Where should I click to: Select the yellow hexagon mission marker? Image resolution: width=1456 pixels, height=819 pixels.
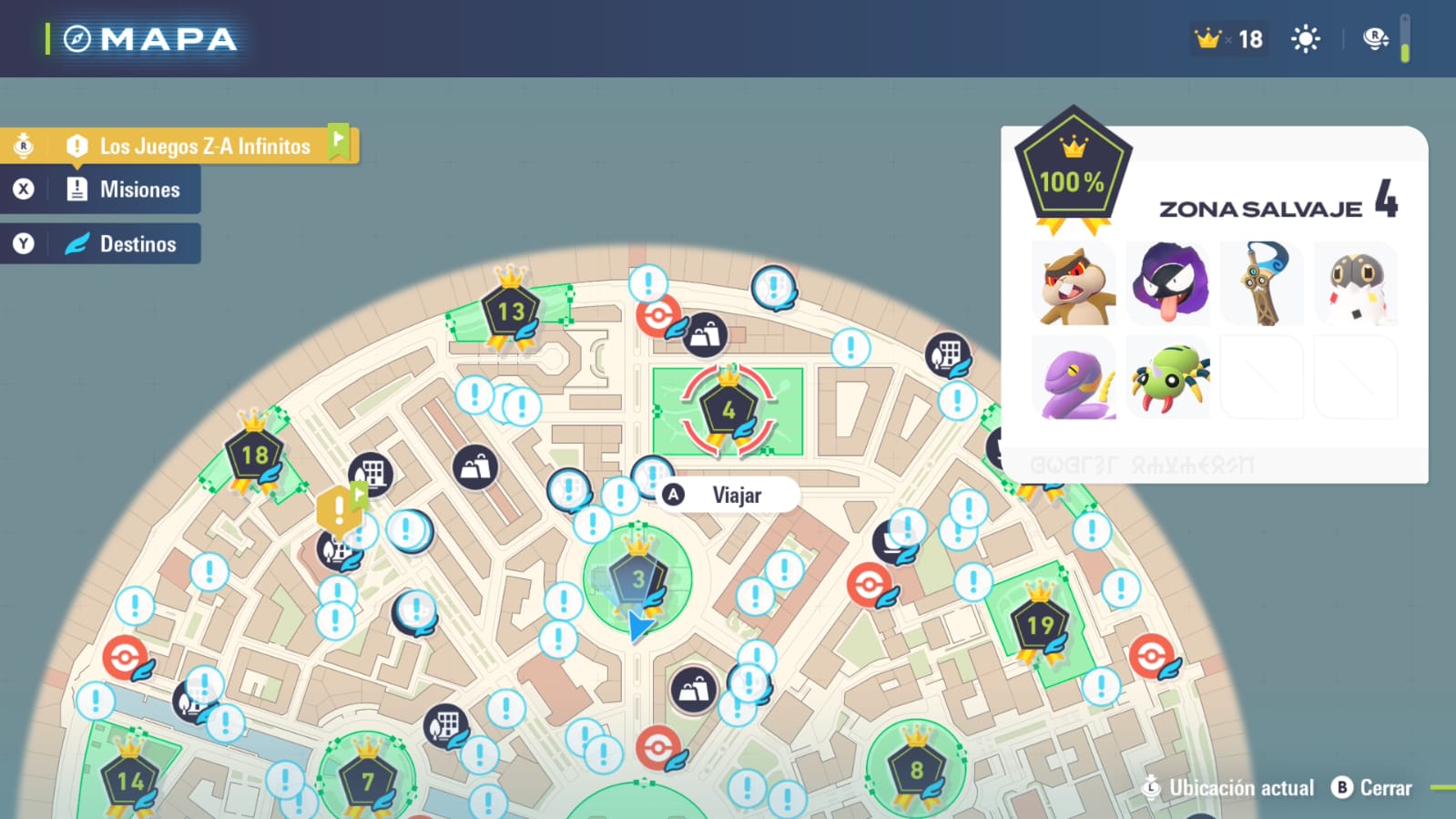click(x=338, y=510)
